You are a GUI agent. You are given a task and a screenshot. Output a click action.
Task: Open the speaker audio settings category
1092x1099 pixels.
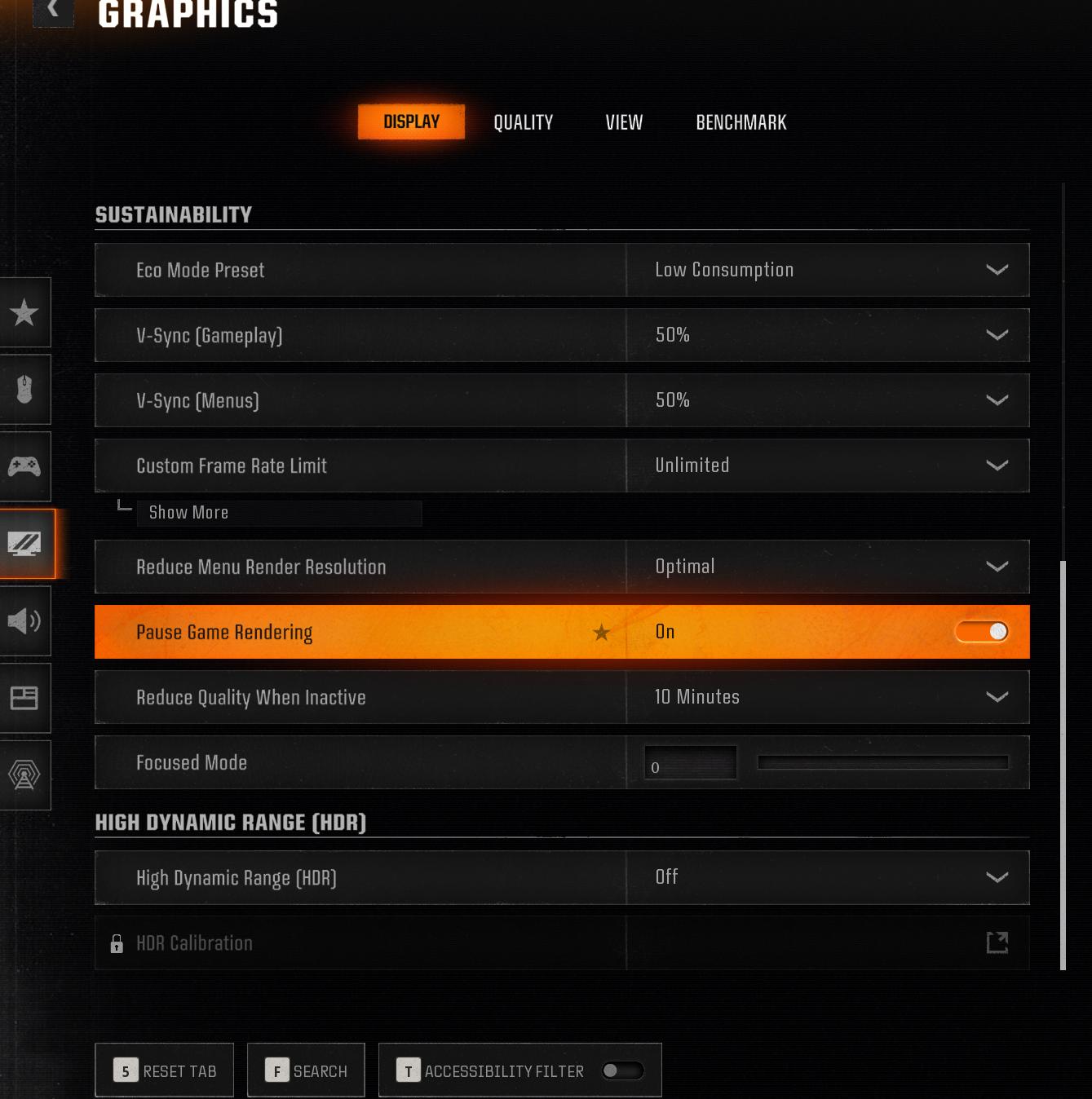coord(24,621)
